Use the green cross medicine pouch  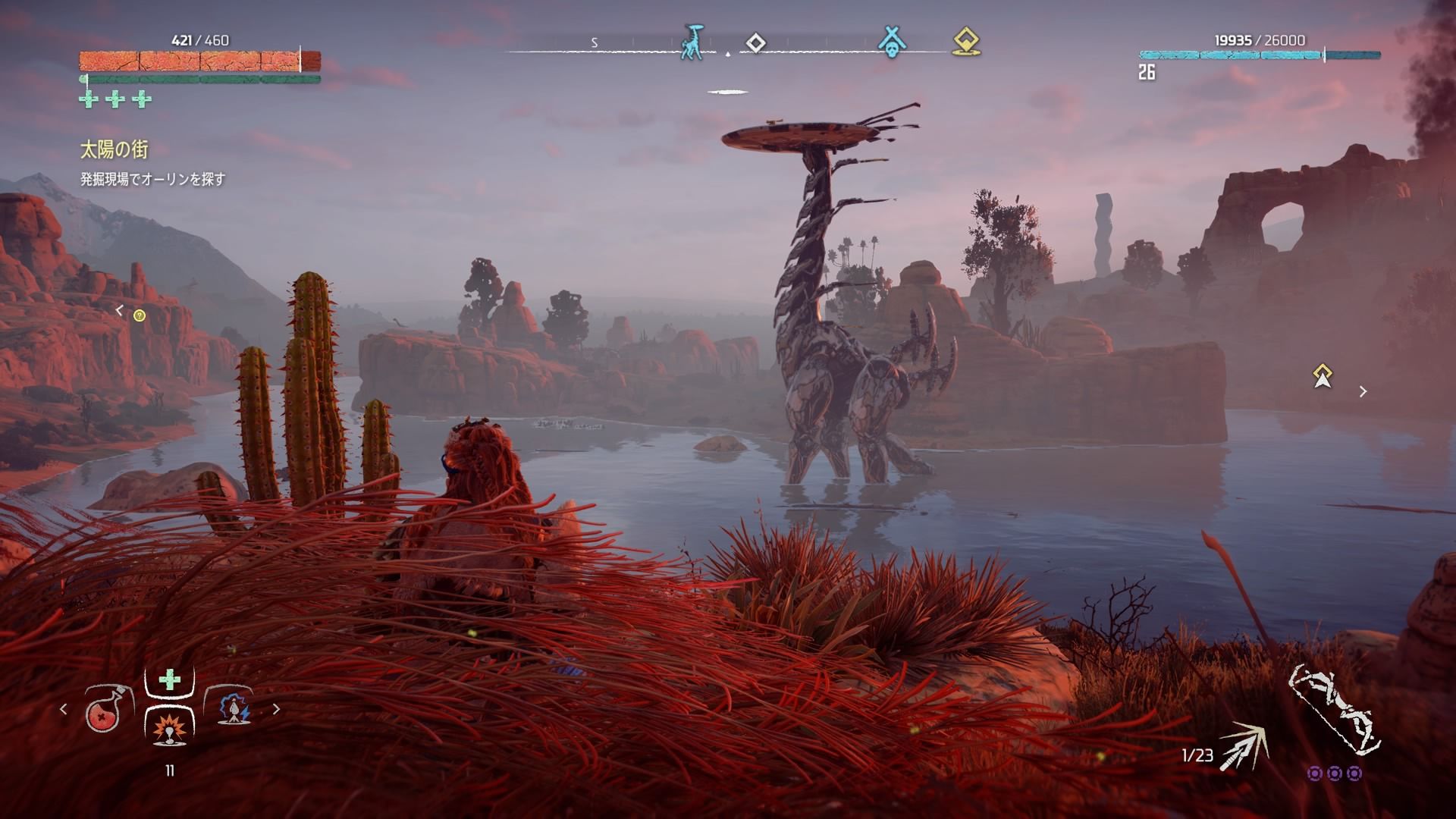[x=169, y=679]
